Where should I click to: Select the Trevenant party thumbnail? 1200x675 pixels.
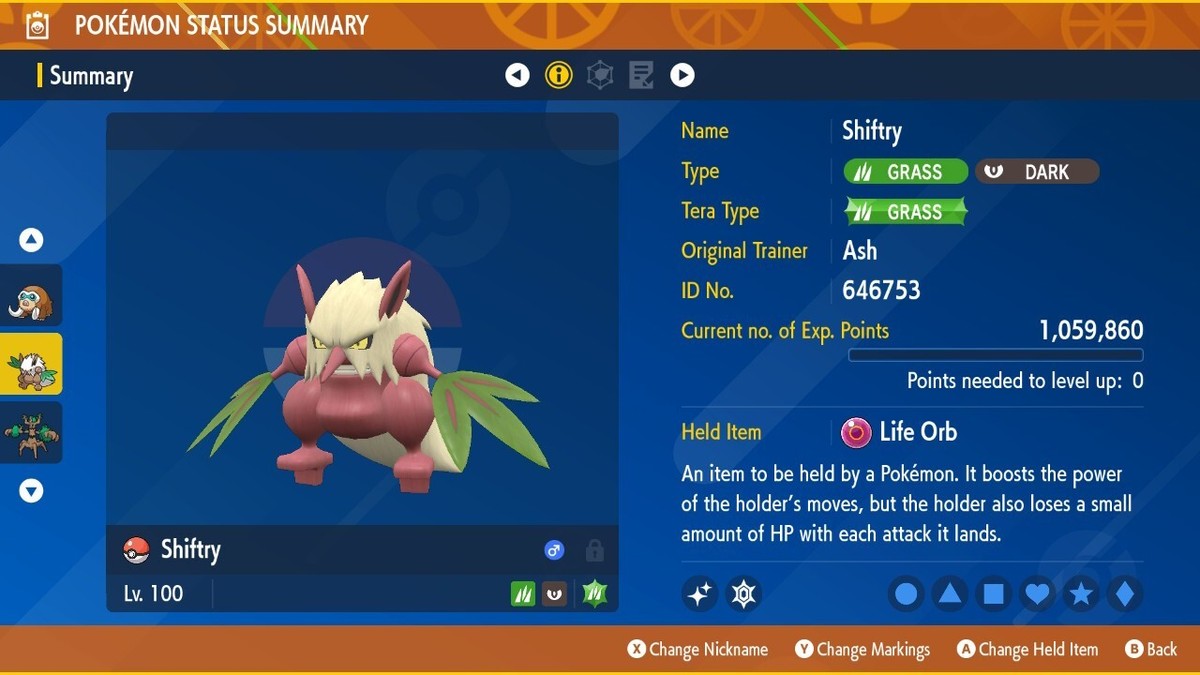tap(31, 432)
